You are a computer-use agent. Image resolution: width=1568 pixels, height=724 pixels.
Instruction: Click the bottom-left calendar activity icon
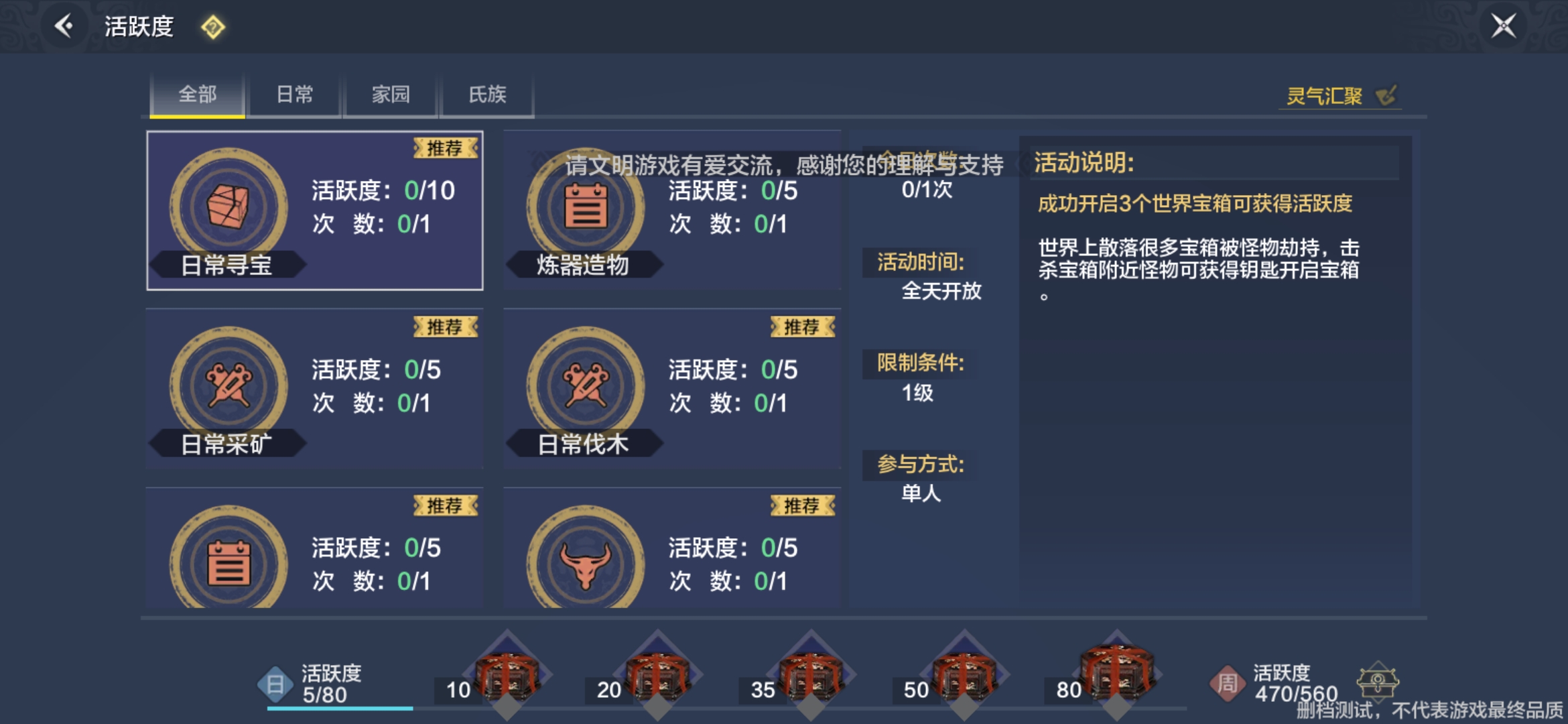tap(228, 562)
